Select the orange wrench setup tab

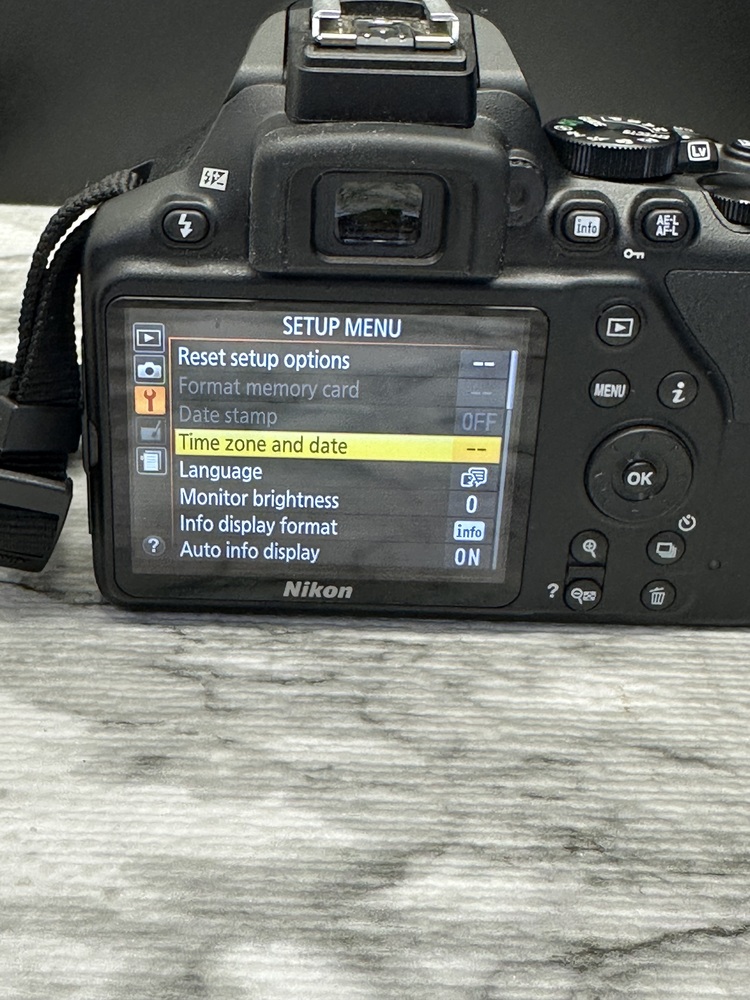pyautogui.click(x=149, y=400)
